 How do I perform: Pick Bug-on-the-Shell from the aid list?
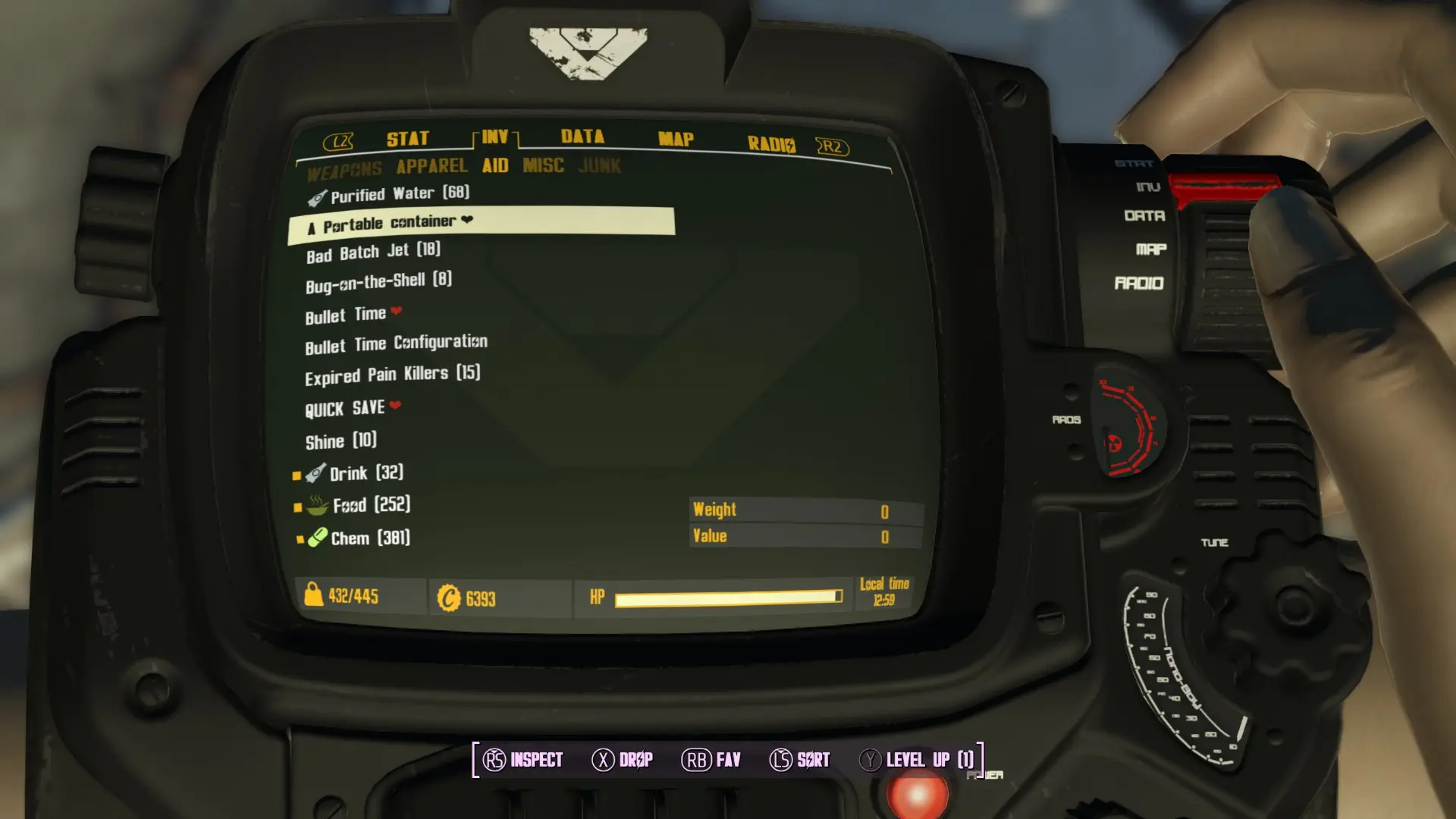tap(378, 282)
